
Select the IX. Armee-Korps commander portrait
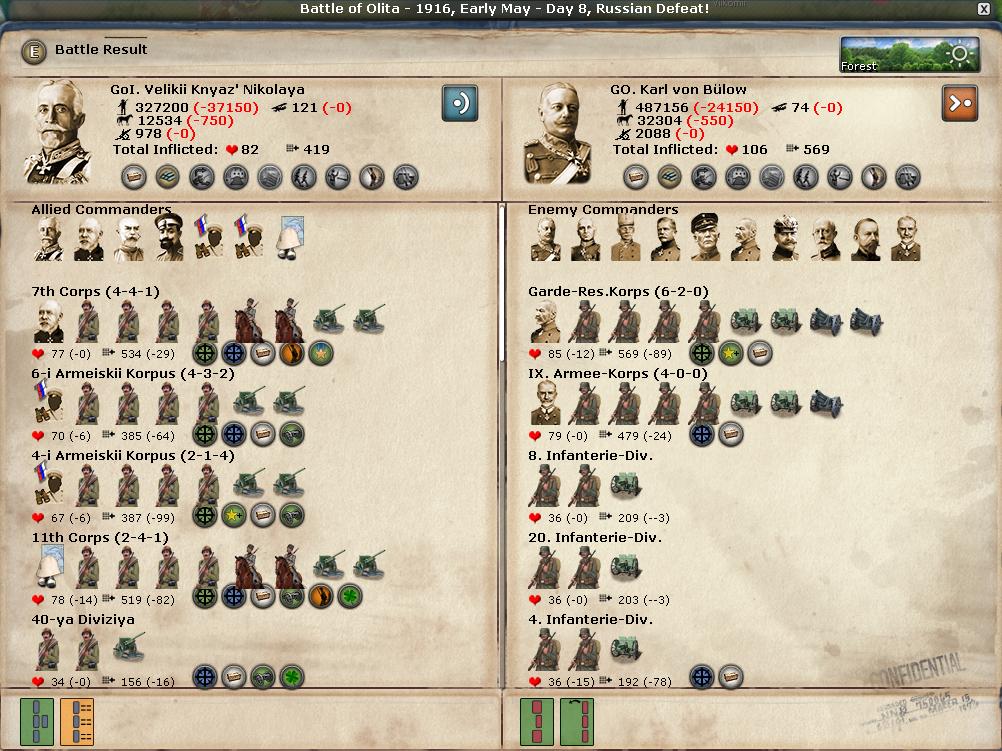(545, 403)
